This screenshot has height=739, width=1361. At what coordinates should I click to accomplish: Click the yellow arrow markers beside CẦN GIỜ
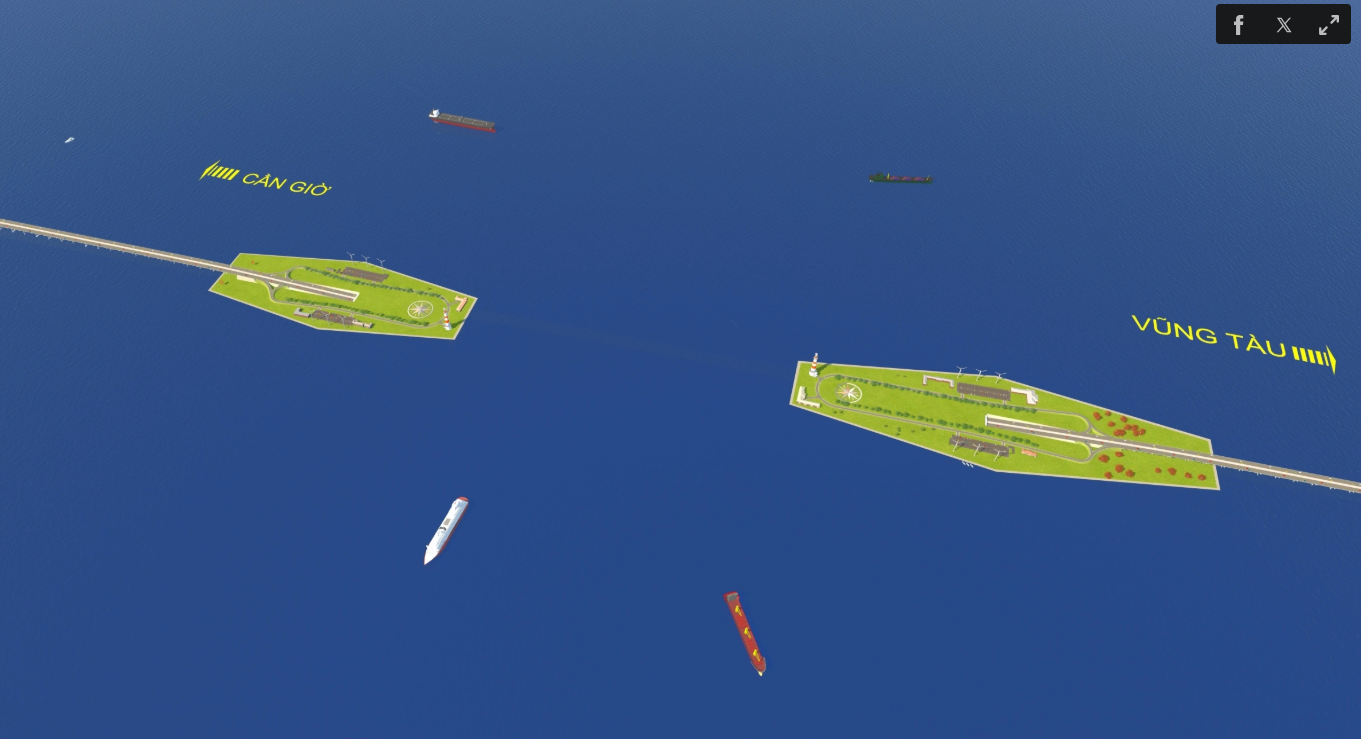[x=220, y=173]
